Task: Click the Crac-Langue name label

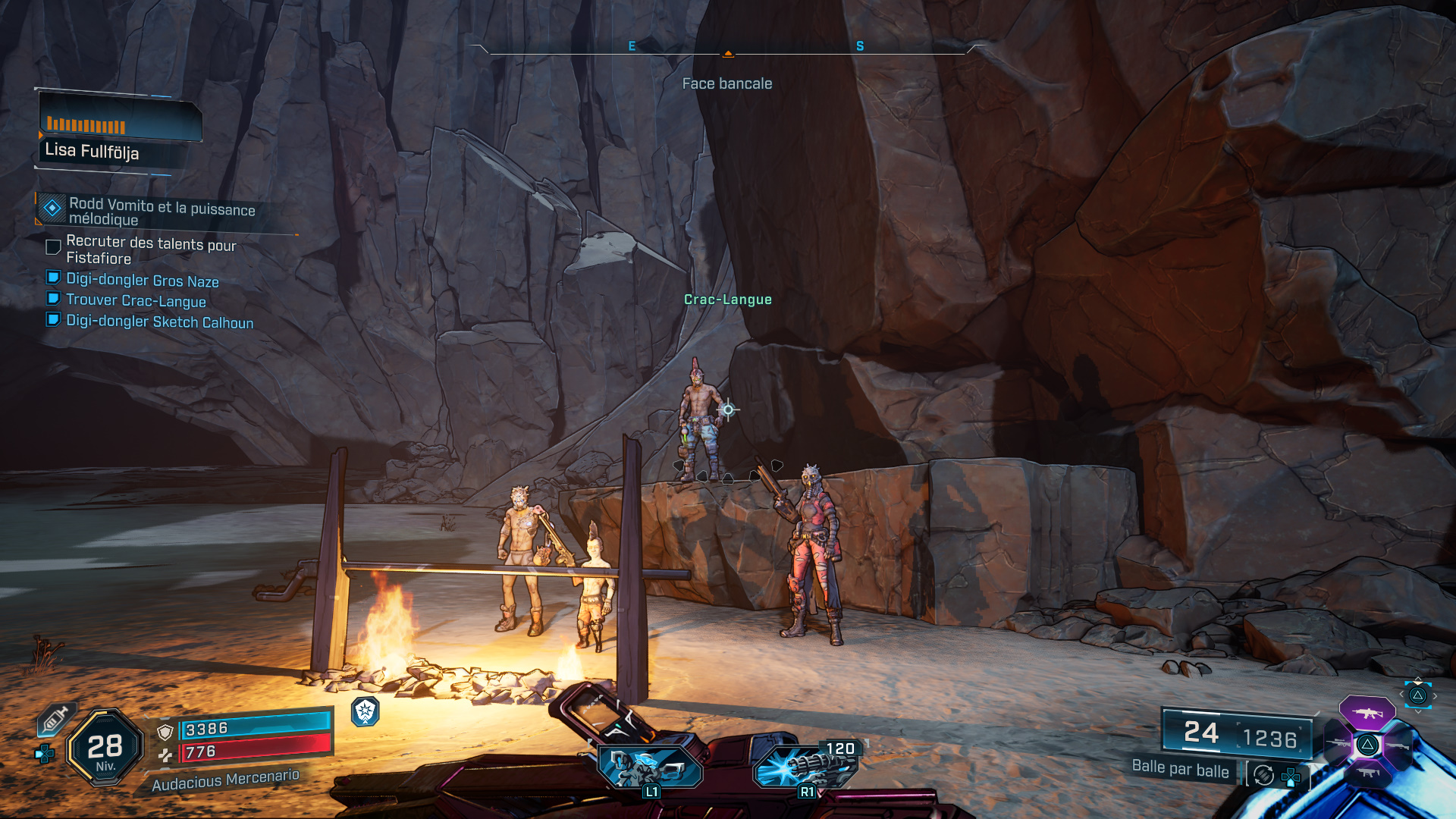Action: pos(728,300)
